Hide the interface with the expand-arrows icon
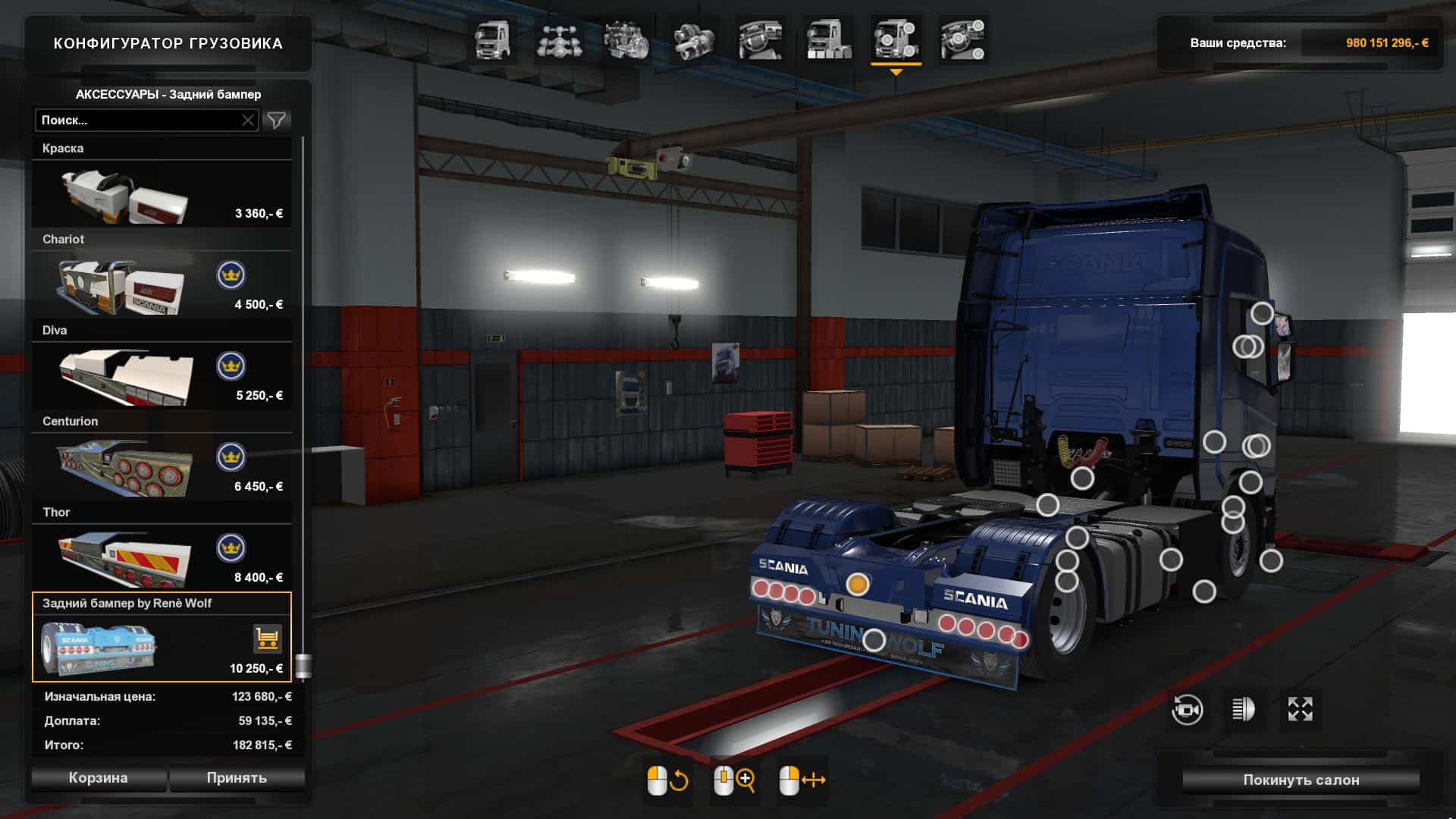This screenshot has height=819, width=1456. pos(1300,710)
